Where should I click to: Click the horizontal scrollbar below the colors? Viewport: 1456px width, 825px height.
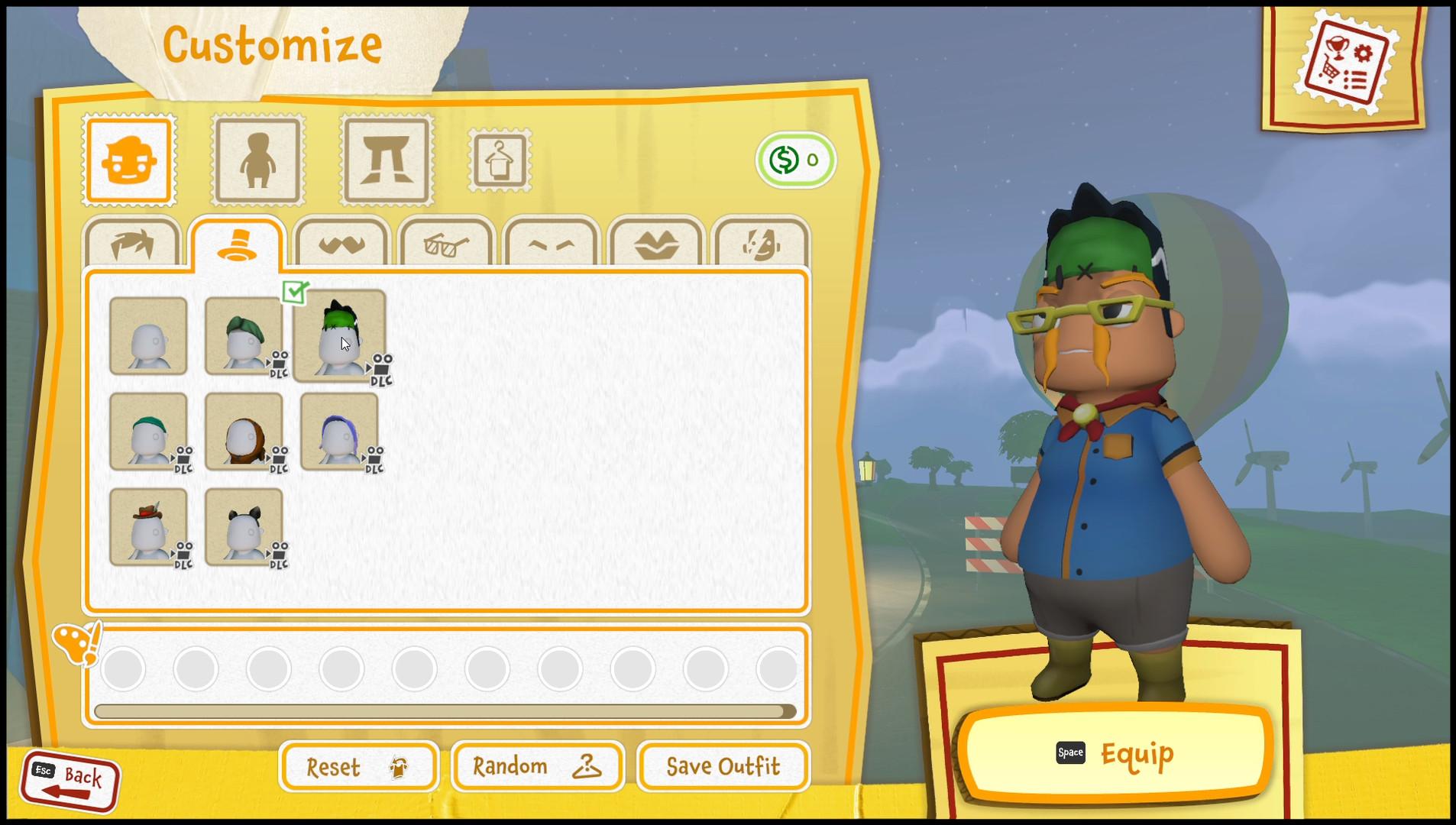pyautogui.click(x=443, y=710)
